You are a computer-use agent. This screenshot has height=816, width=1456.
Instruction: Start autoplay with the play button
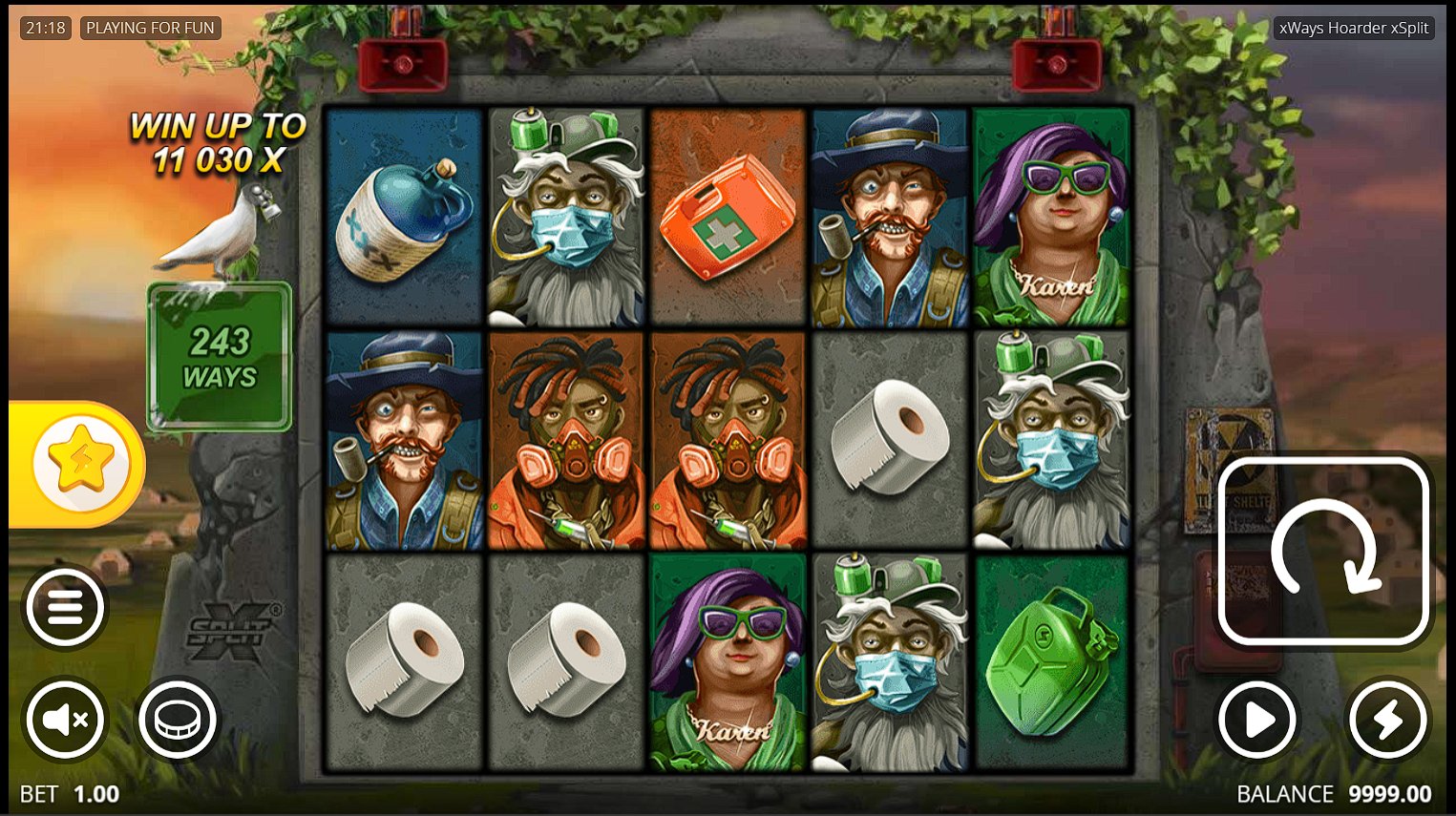click(1257, 721)
